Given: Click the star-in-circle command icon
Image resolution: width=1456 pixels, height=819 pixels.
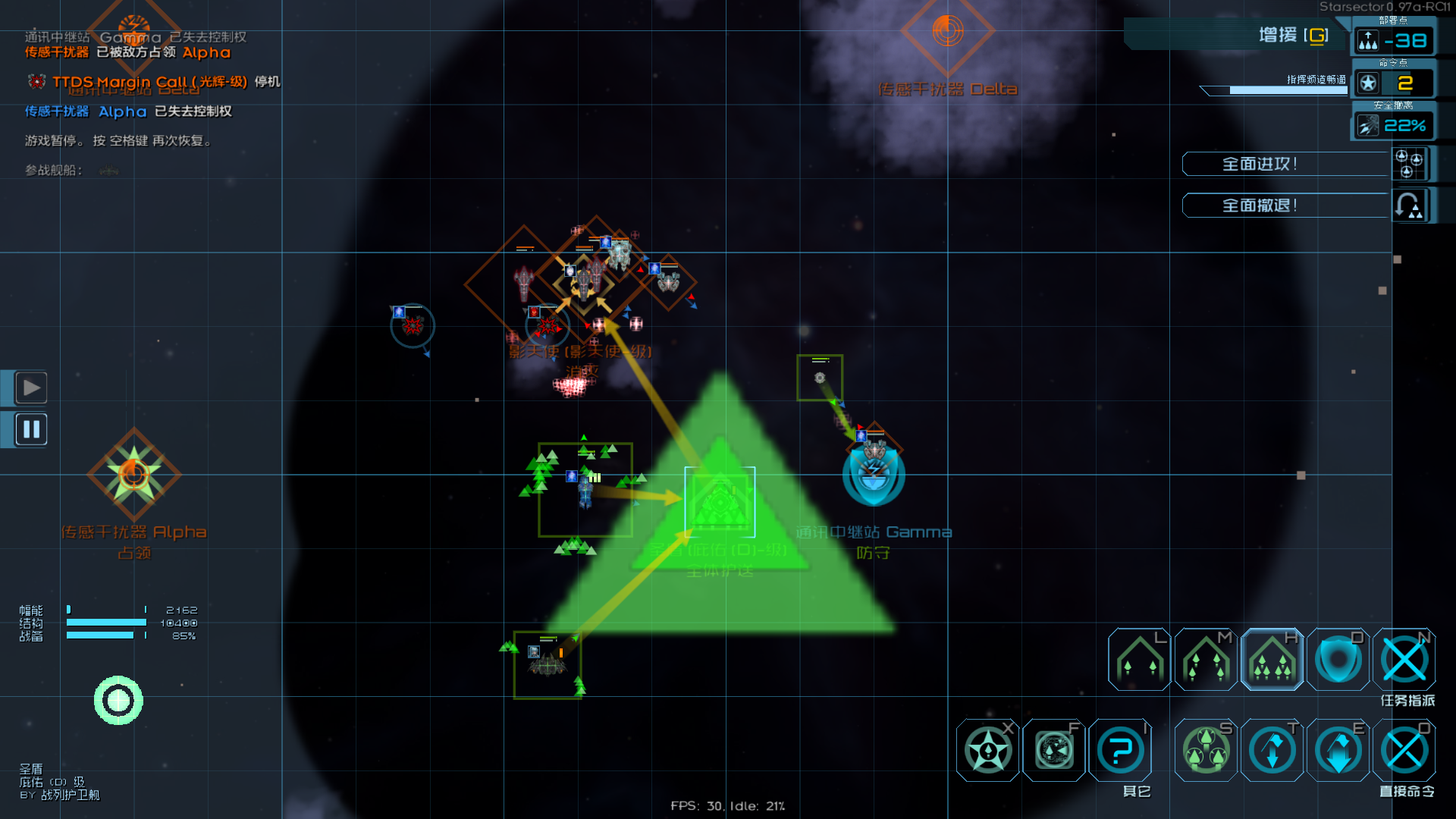Looking at the screenshot, I should coord(987,751).
